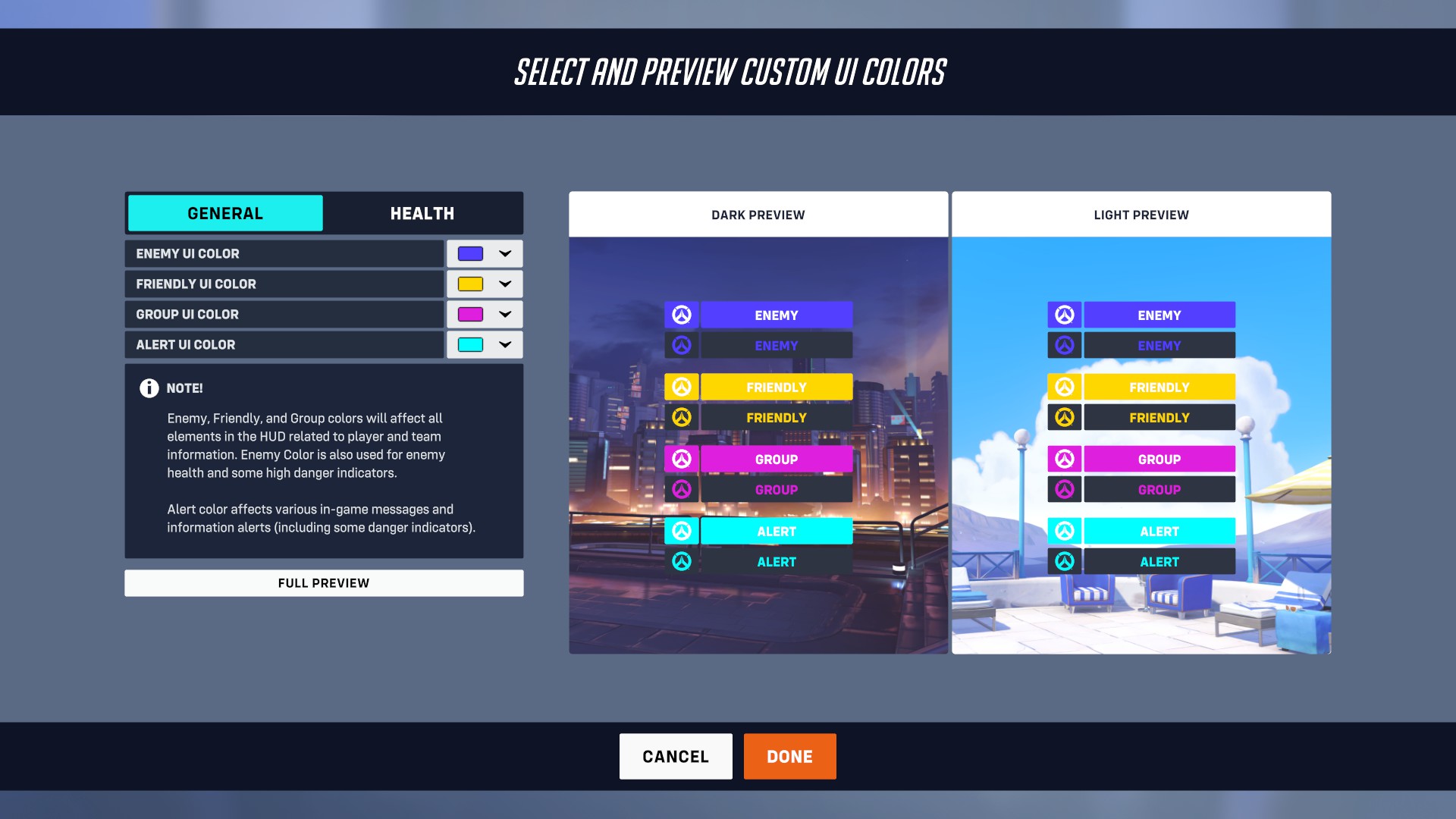This screenshot has width=1456, height=819.
Task: Click the cyan ALERT icon in Dark Preview
Action: point(682,531)
